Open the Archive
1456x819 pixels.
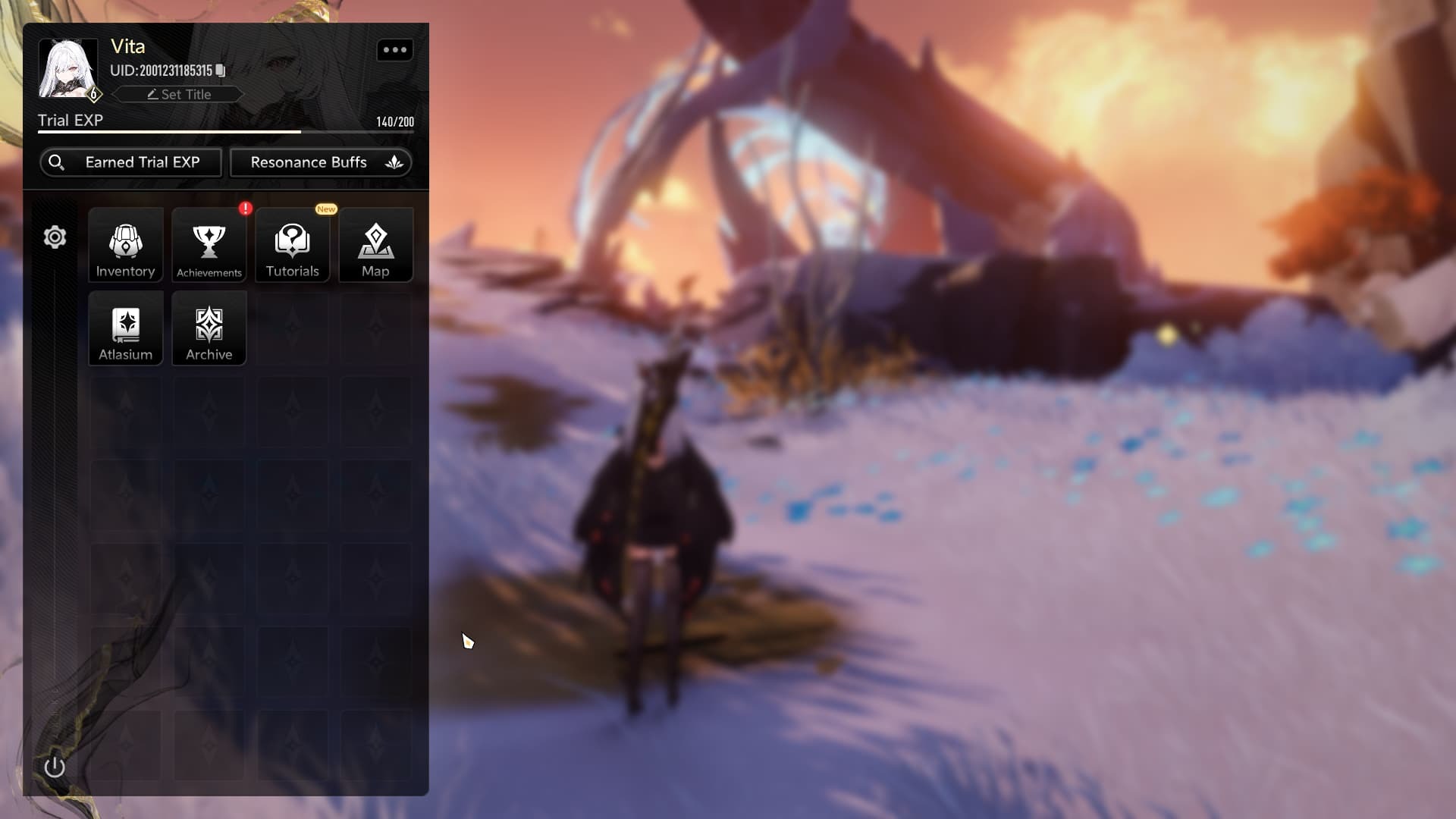pyautogui.click(x=209, y=328)
